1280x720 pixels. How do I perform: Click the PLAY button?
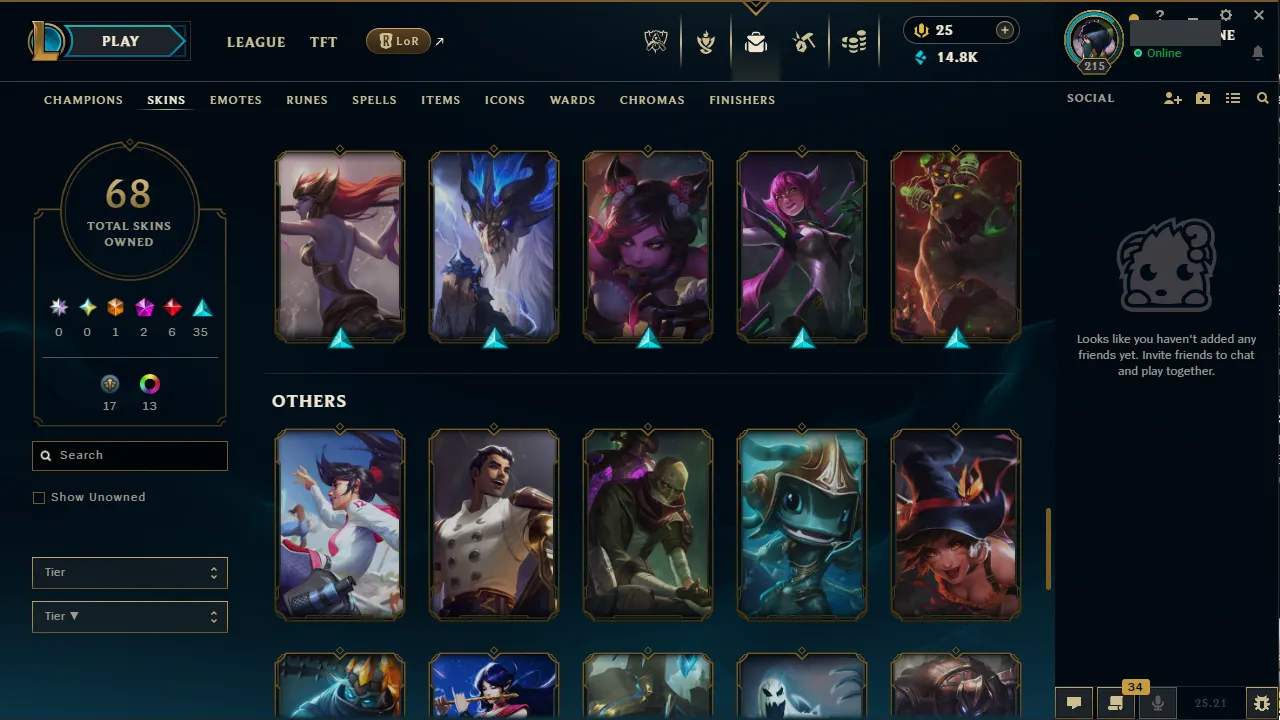pos(120,41)
